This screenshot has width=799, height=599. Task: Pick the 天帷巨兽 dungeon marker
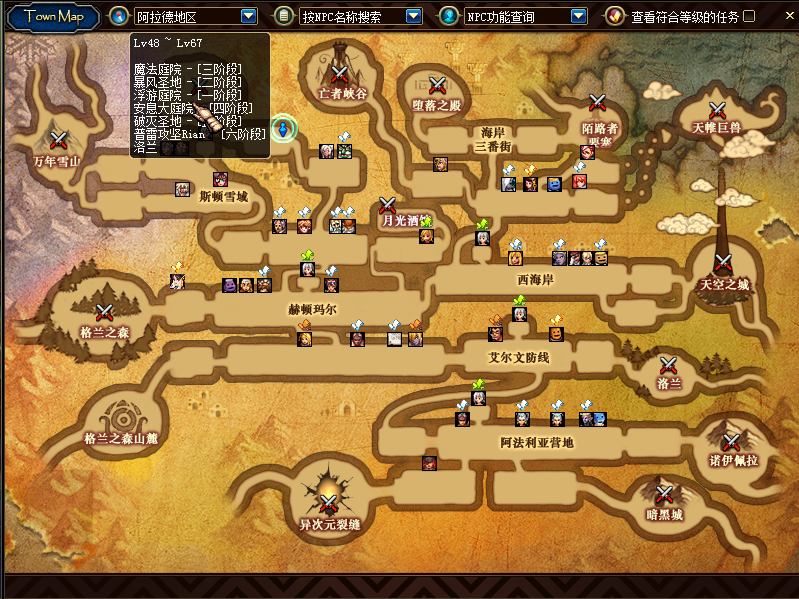[x=717, y=110]
